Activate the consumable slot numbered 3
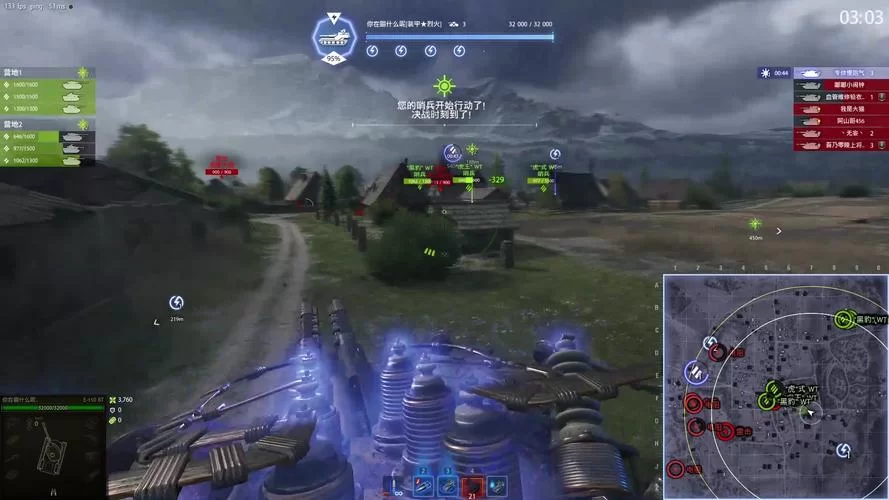This screenshot has width=889, height=500. tap(447, 485)
